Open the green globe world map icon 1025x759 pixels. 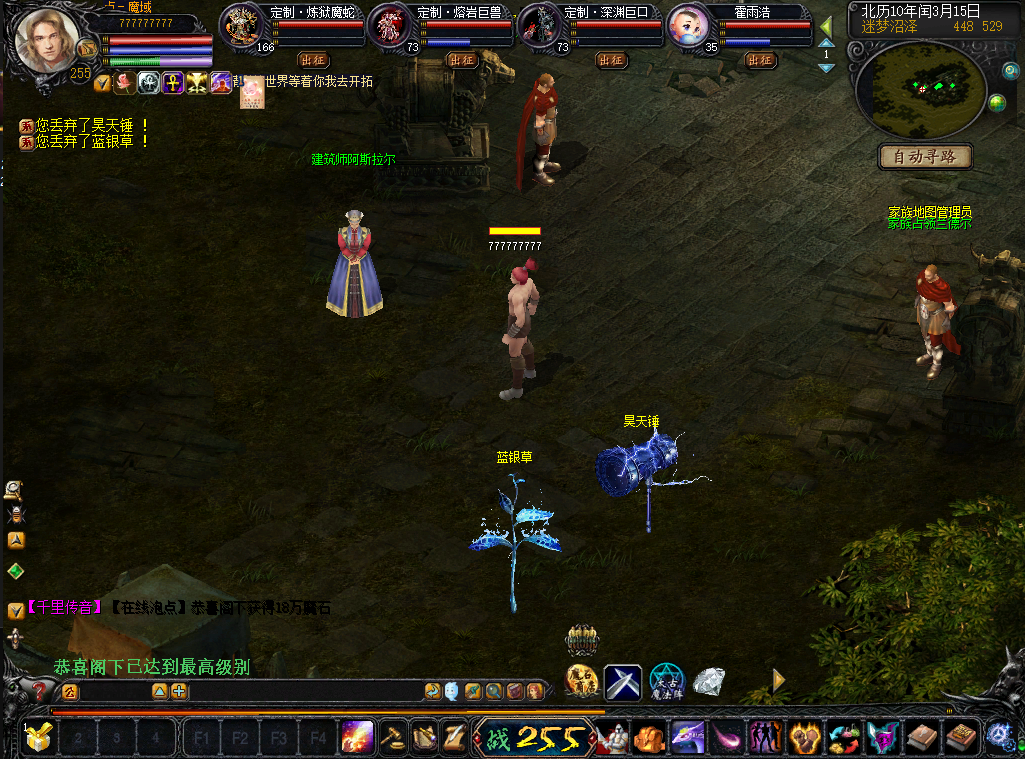pyautogui.click(x=997, y=102)
